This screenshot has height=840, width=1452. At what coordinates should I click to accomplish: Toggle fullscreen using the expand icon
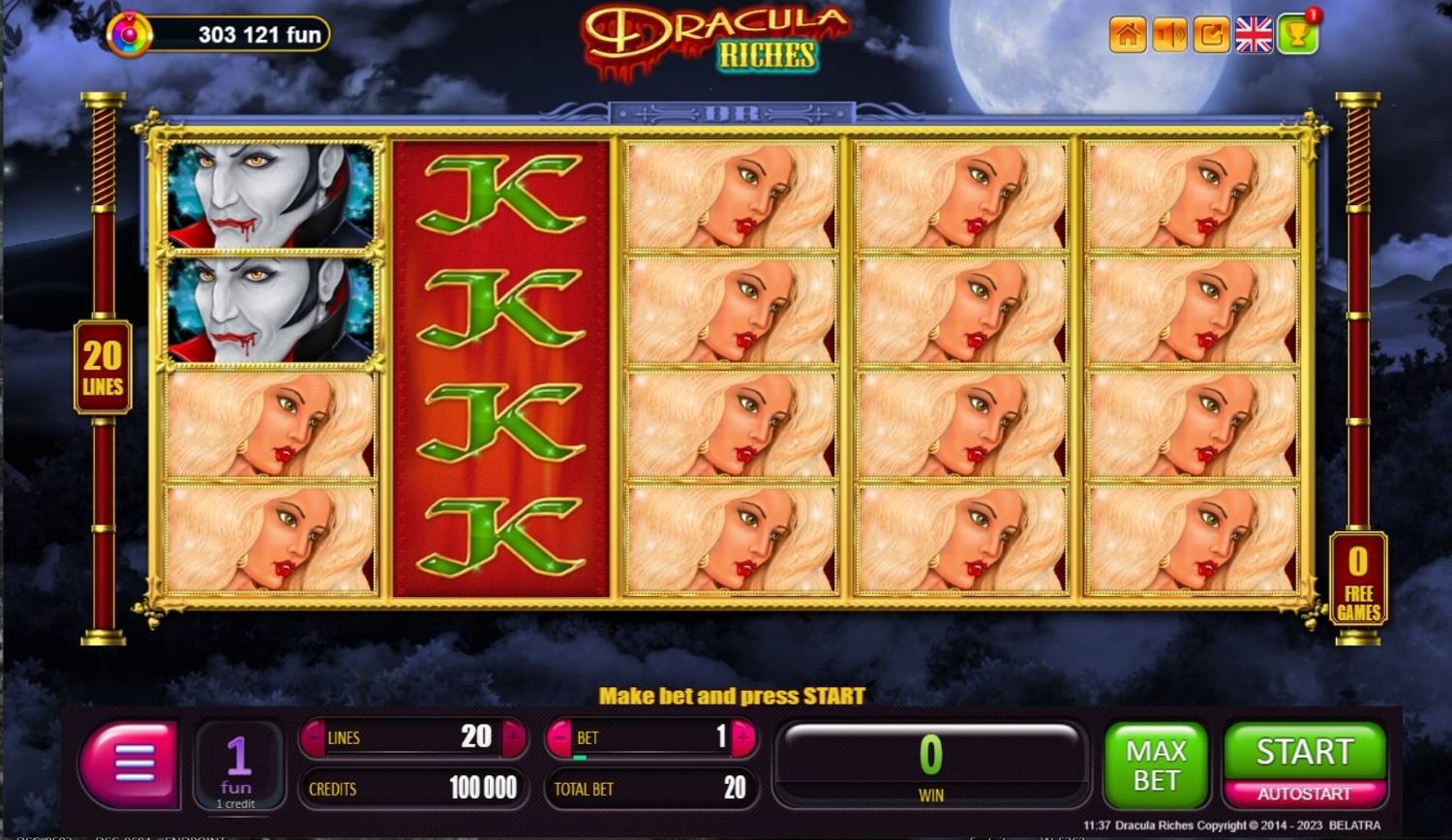pyautogui.click(x=1210, y=35)
